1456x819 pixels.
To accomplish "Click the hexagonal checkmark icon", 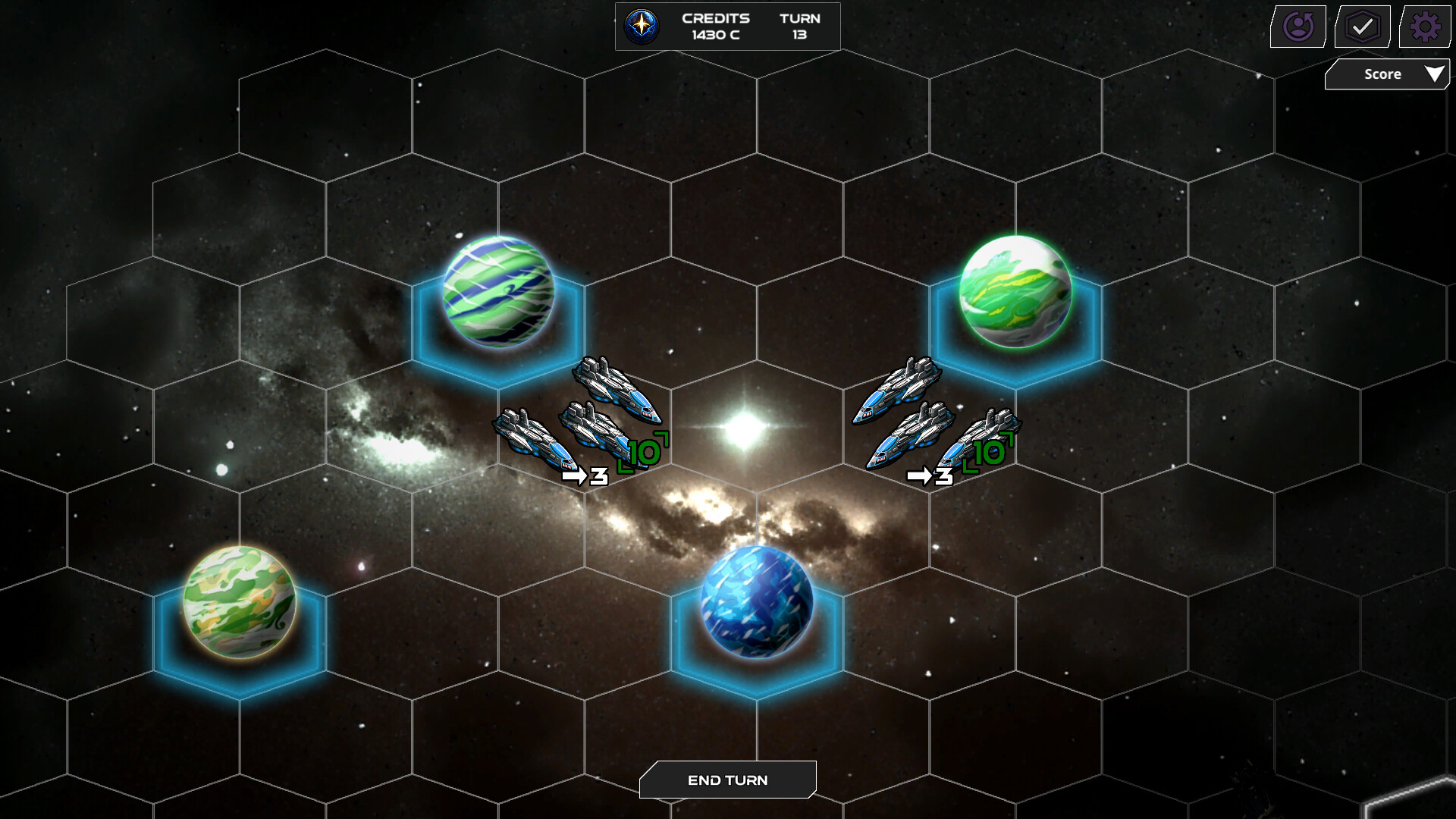I will [x=1361, y=26].
